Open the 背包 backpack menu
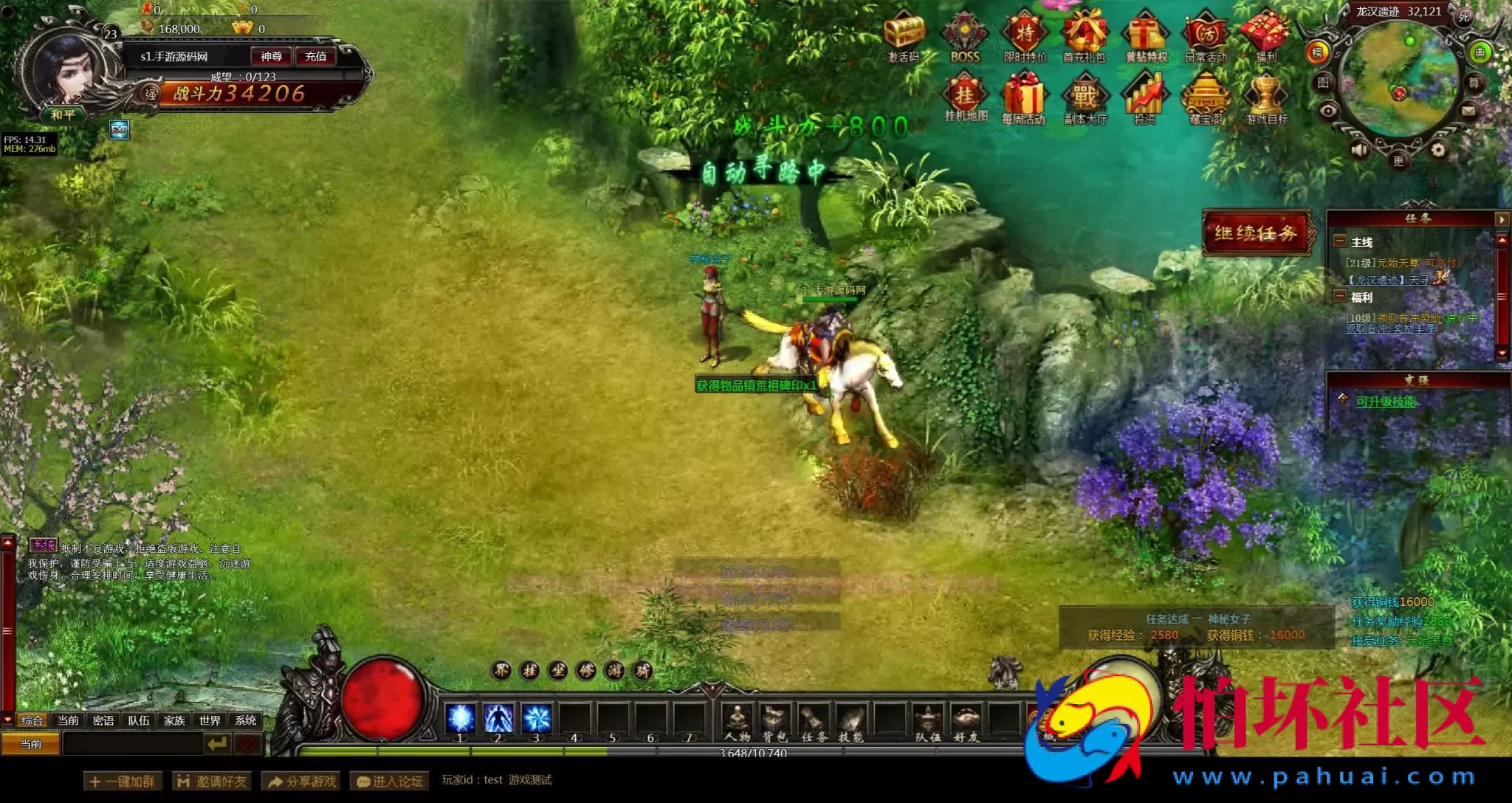This screenshot has width=1512, height=803. (774, 722)
